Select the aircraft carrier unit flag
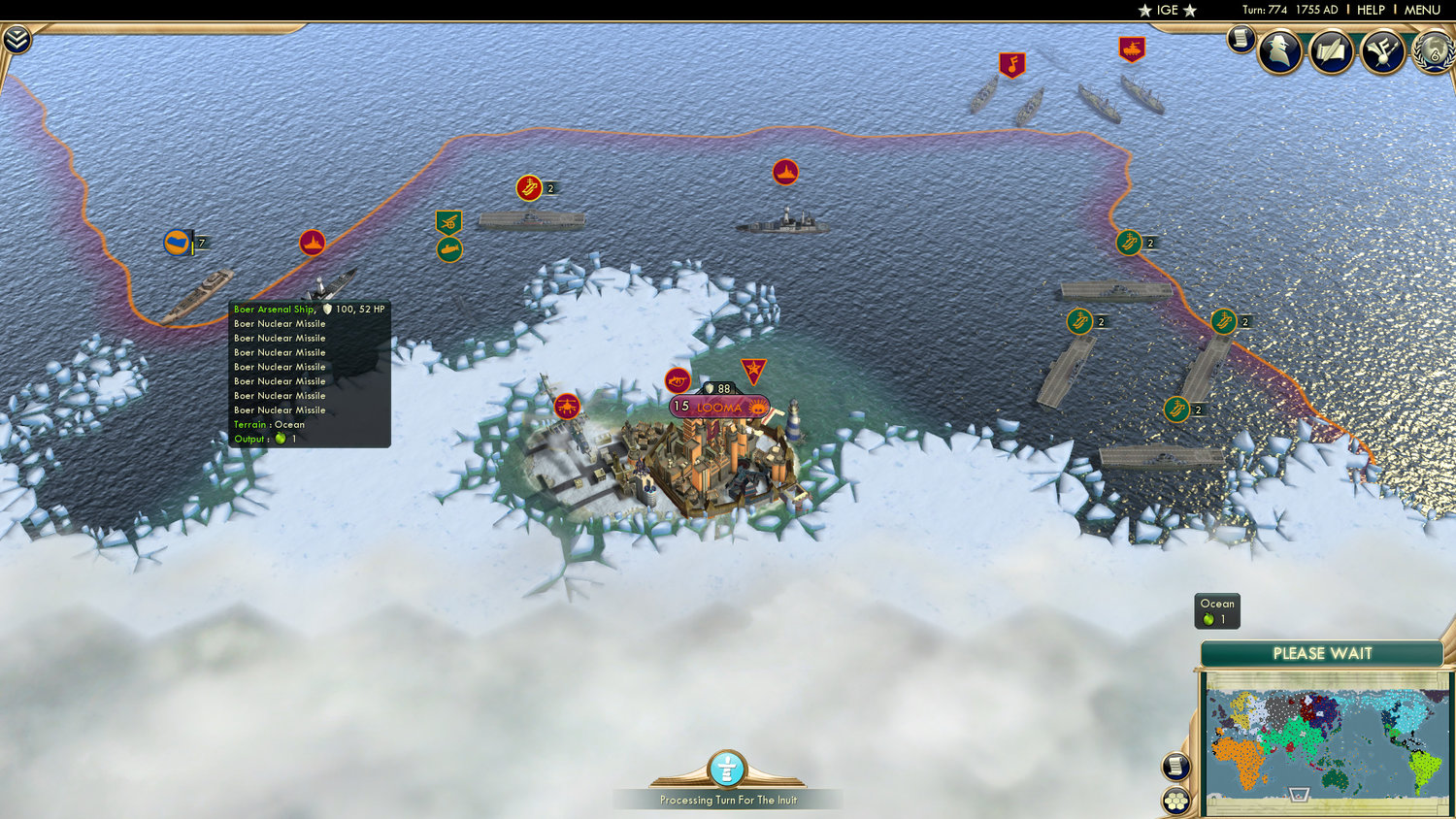This screenshot has height=819, width=1456. point(530,189)
